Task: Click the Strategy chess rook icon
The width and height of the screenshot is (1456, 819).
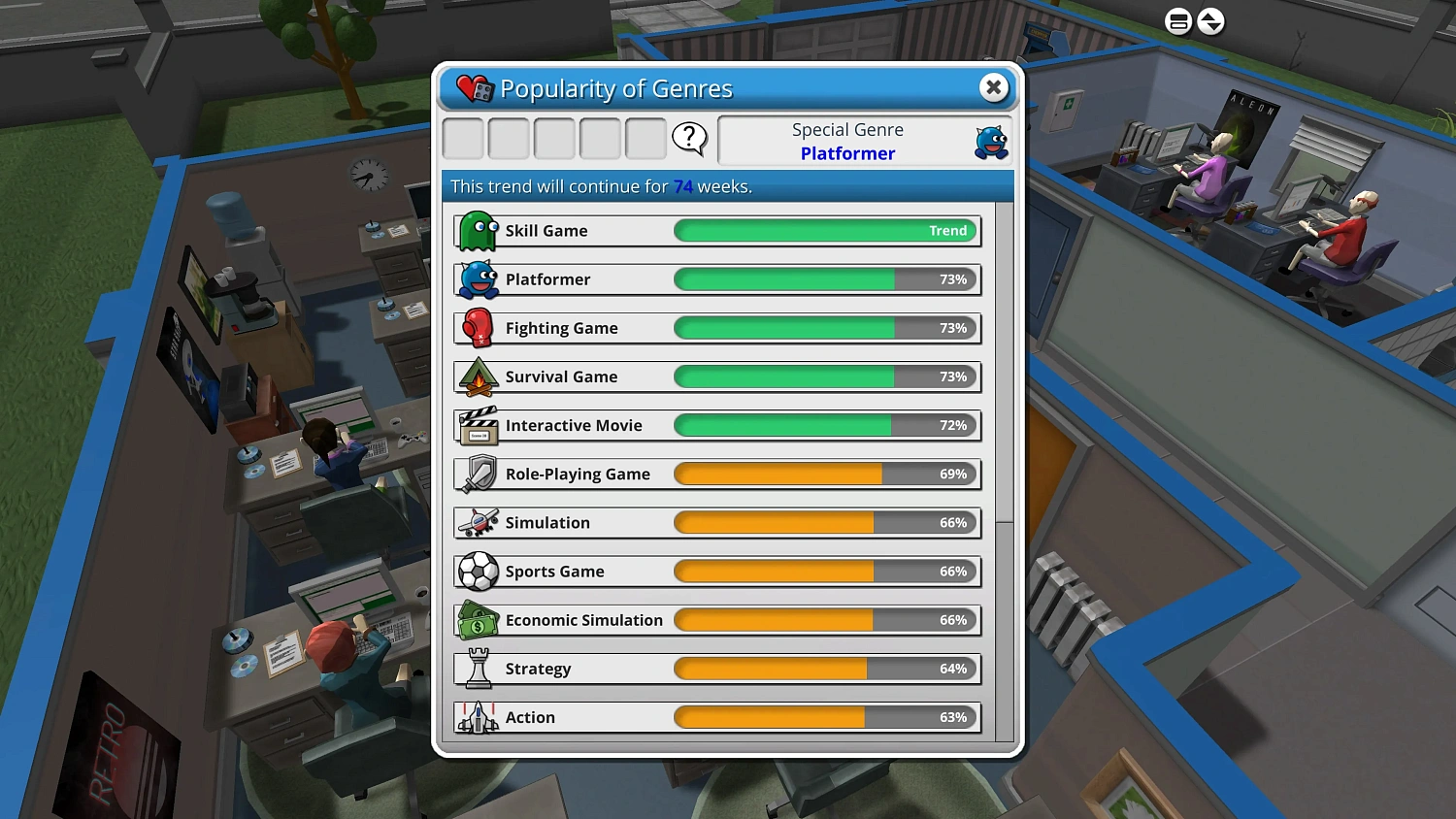Action: 477,669
